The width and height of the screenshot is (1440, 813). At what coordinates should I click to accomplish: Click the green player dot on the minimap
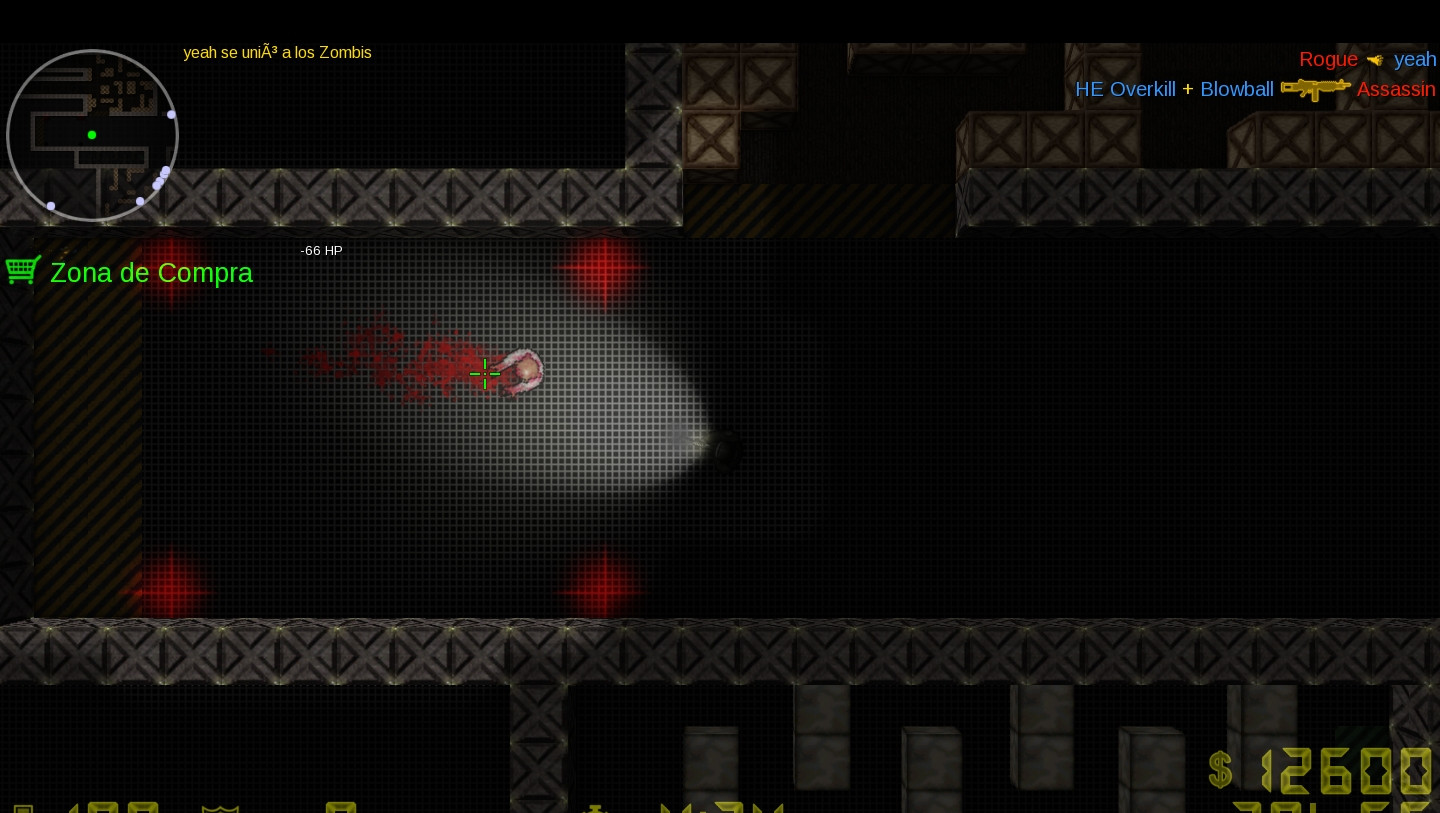91,134
